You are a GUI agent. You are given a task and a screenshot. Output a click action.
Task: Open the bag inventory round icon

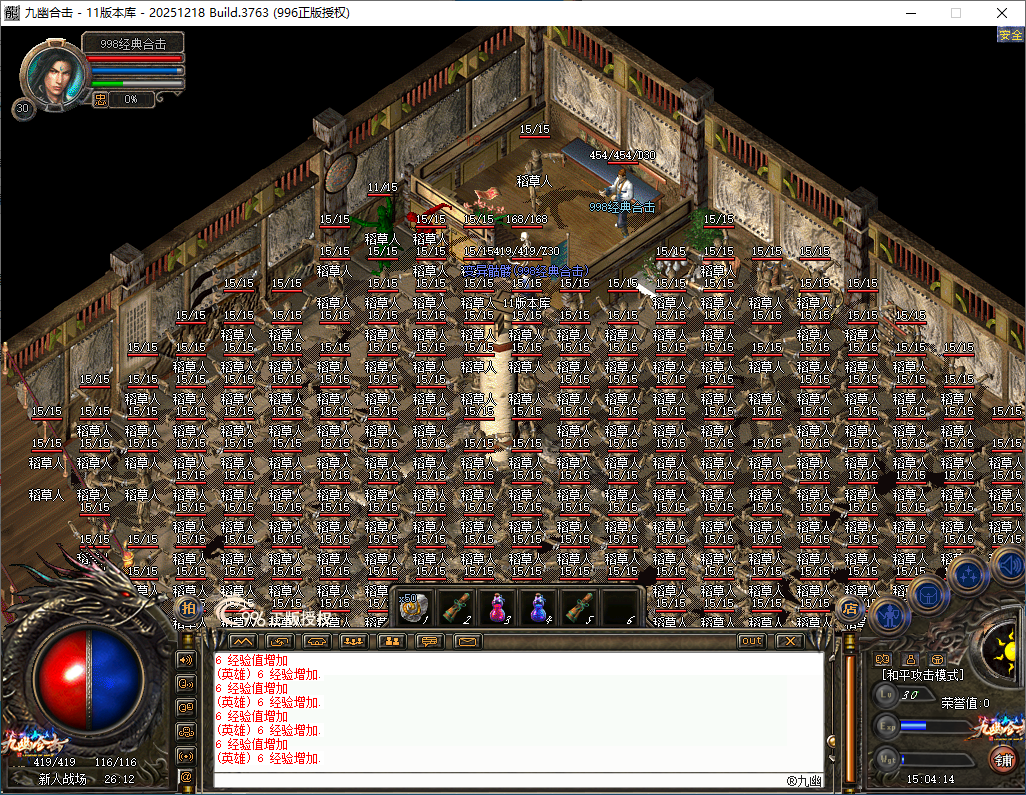[x=929, y=594]
